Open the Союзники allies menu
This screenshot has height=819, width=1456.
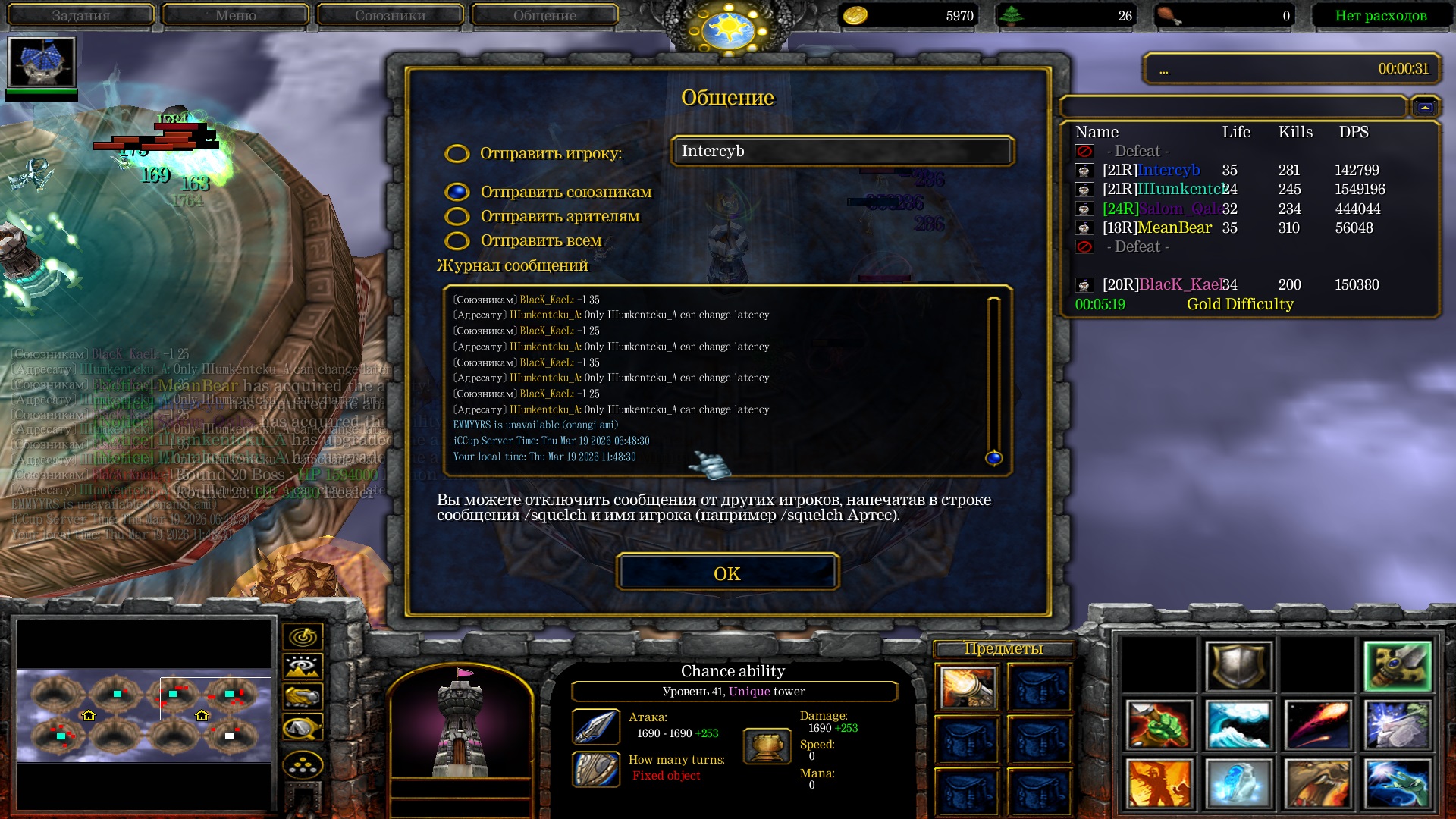(x=390, y=15)
